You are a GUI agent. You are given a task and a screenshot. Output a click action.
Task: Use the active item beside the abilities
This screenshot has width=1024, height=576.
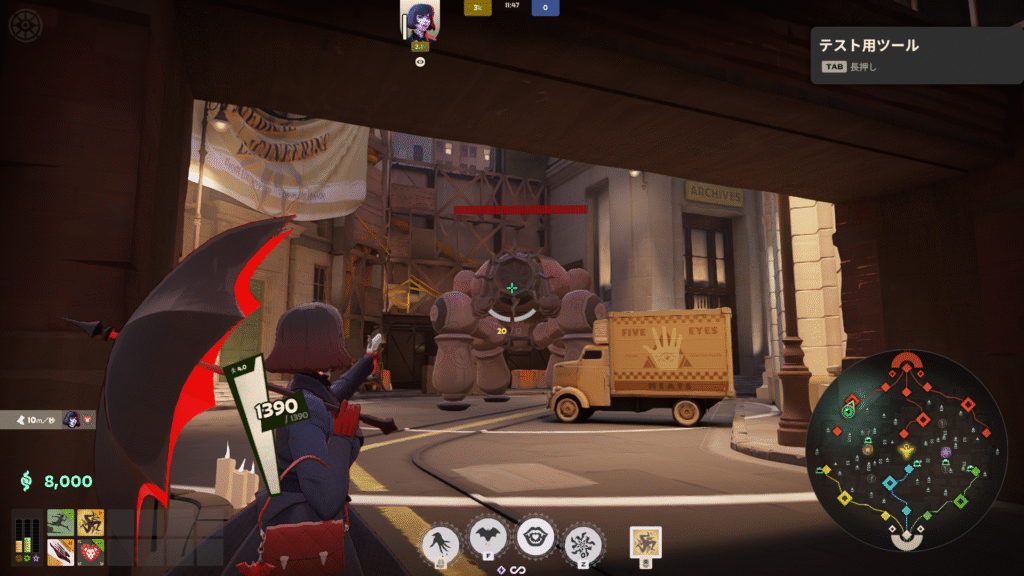[646, 542]
